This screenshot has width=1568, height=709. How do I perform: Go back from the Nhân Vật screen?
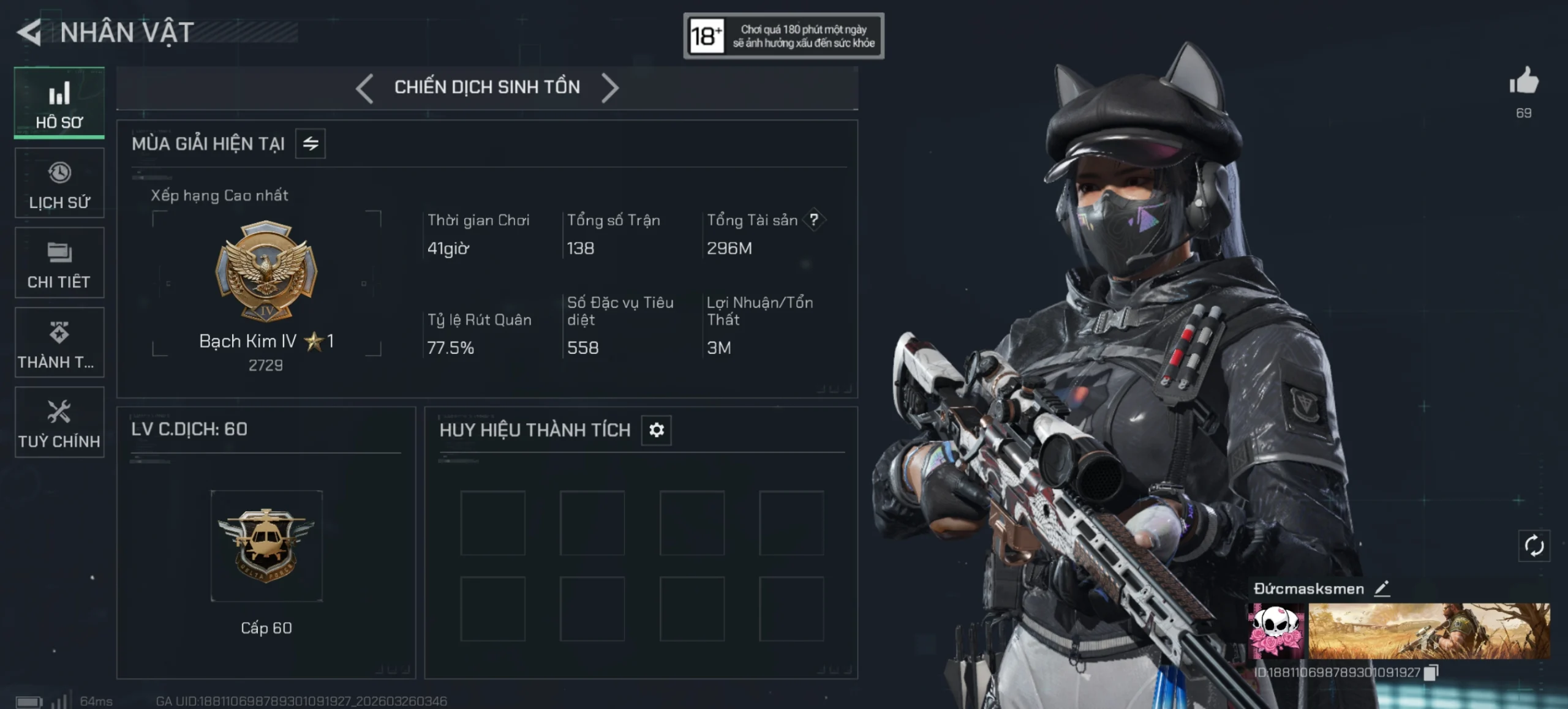click(x=29, y=32)
